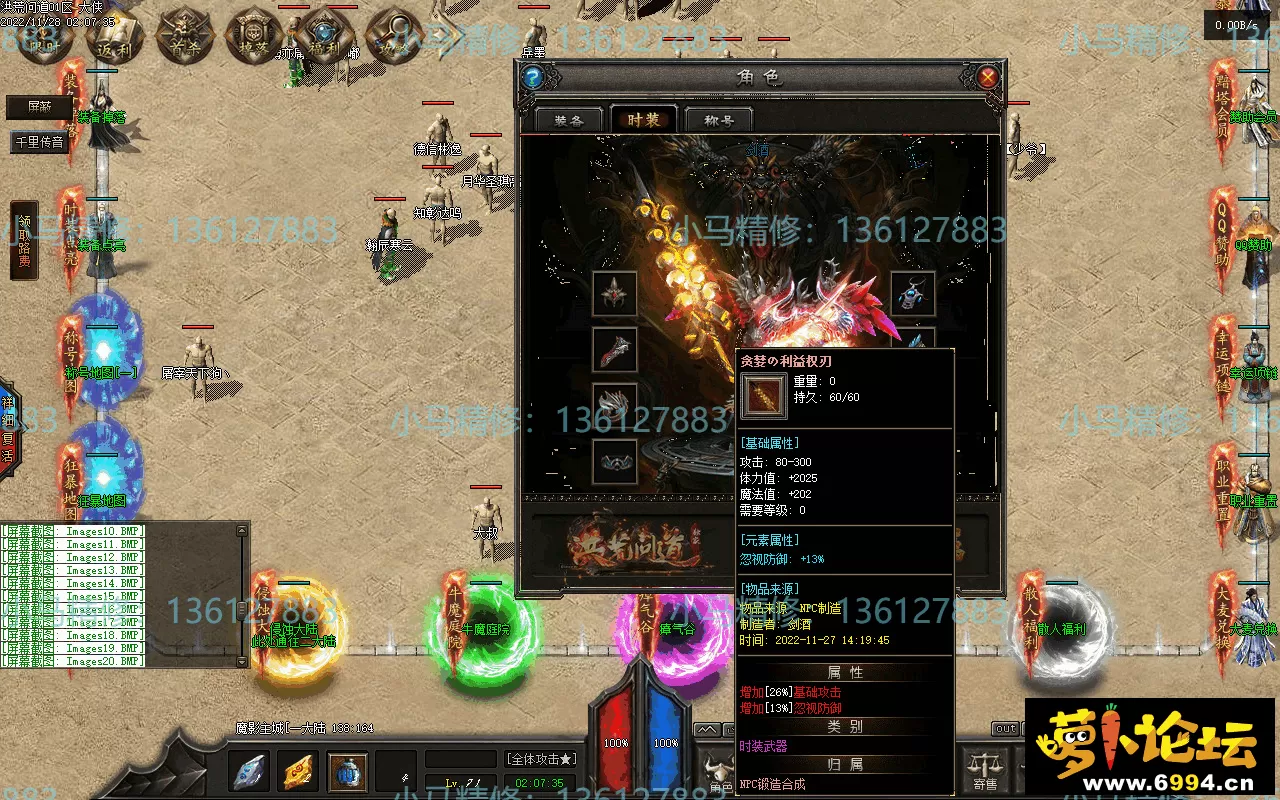Screen dimensions: 1280x800
Task: Switch to the 称号 title tab
Action: [x=719, y=120]
